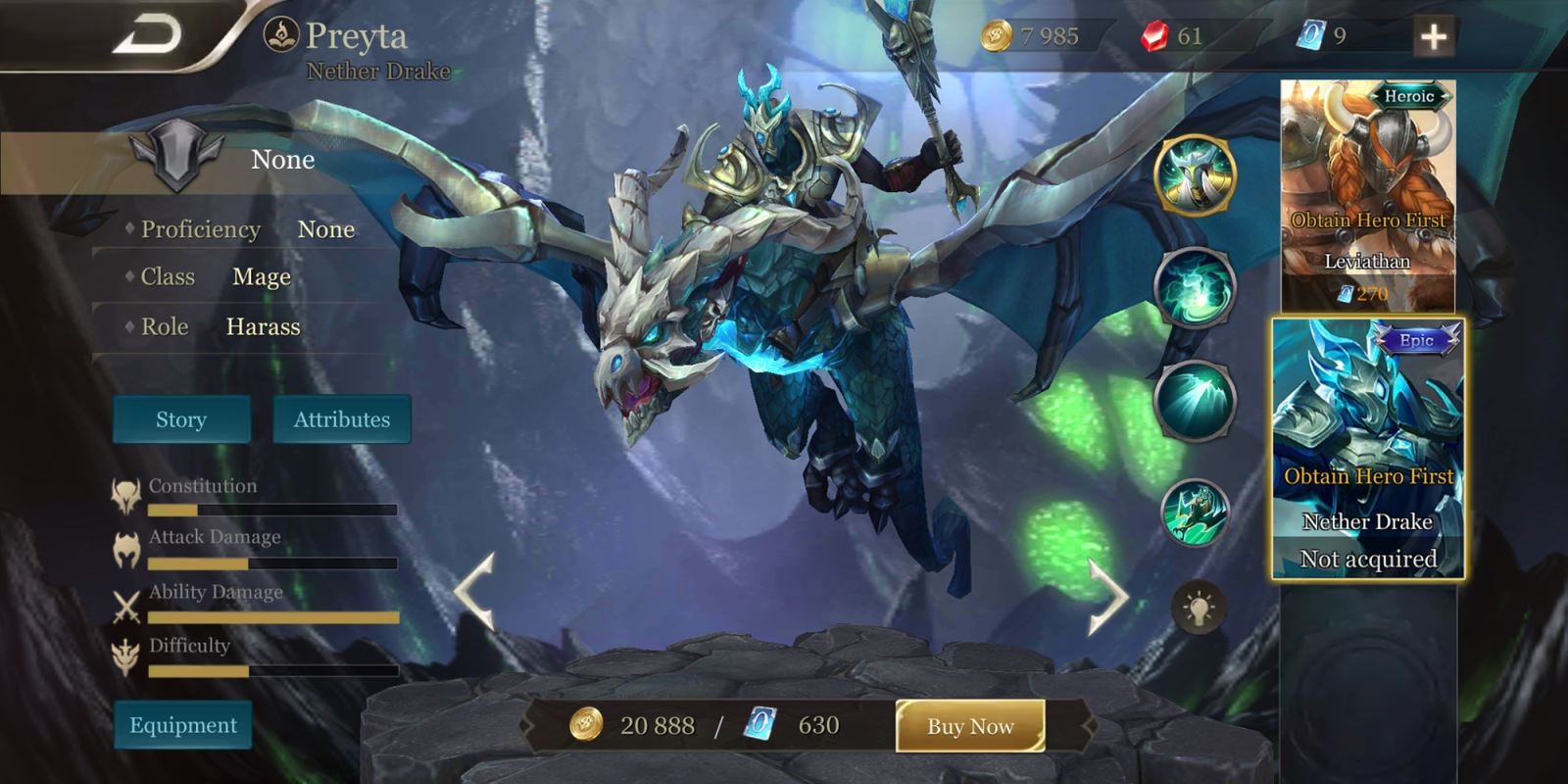View the green swirl ability icon
1568x784 pixels.
(x=1195, y=288)
